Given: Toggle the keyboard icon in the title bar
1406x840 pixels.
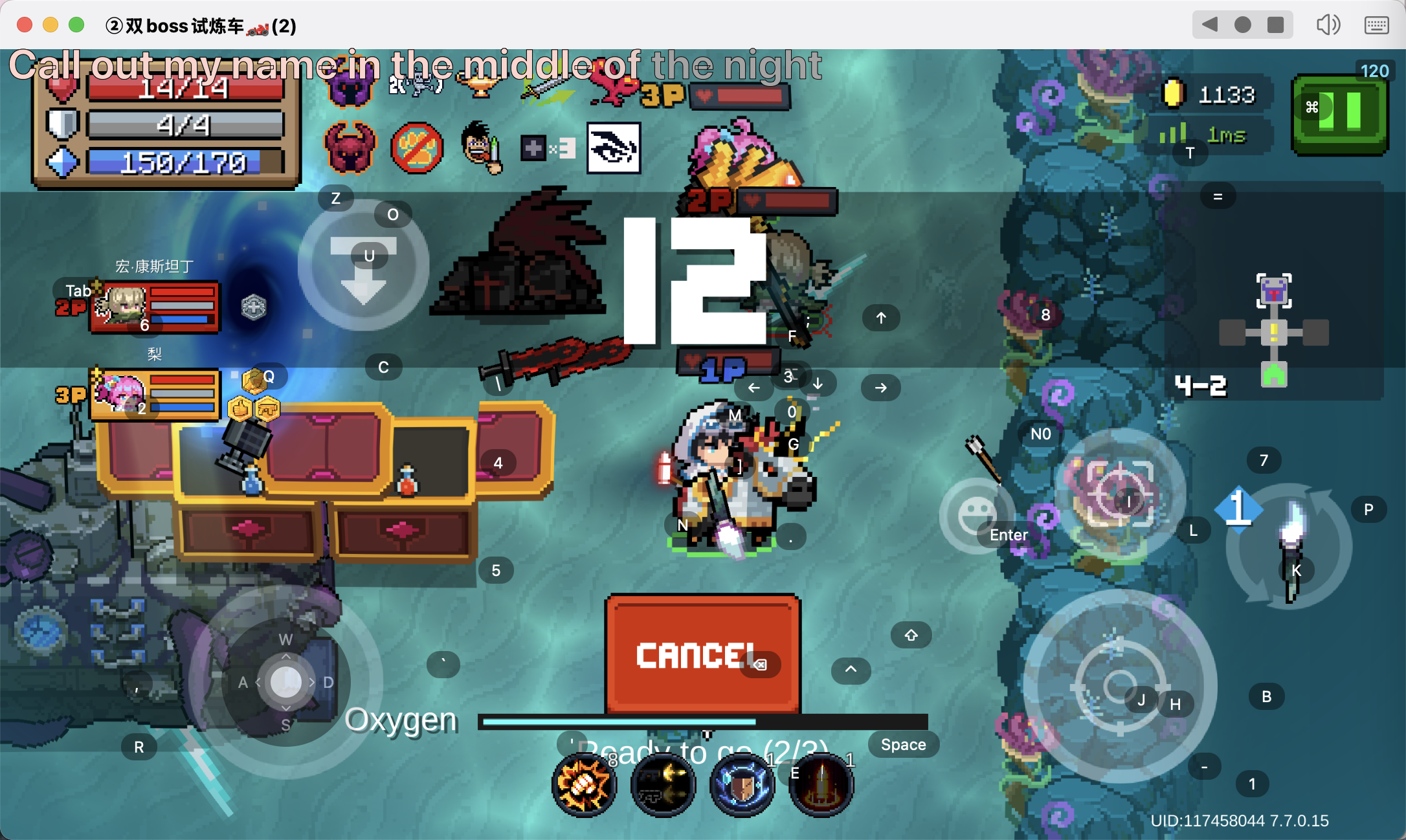Looking at the screenshot, I should (x=1376, y=25).
